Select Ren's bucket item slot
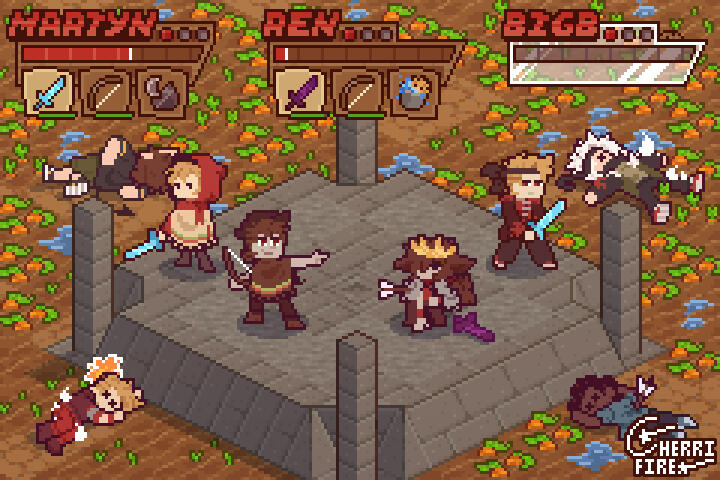Viewport: 720px width, 480px height. click(411, 93)
